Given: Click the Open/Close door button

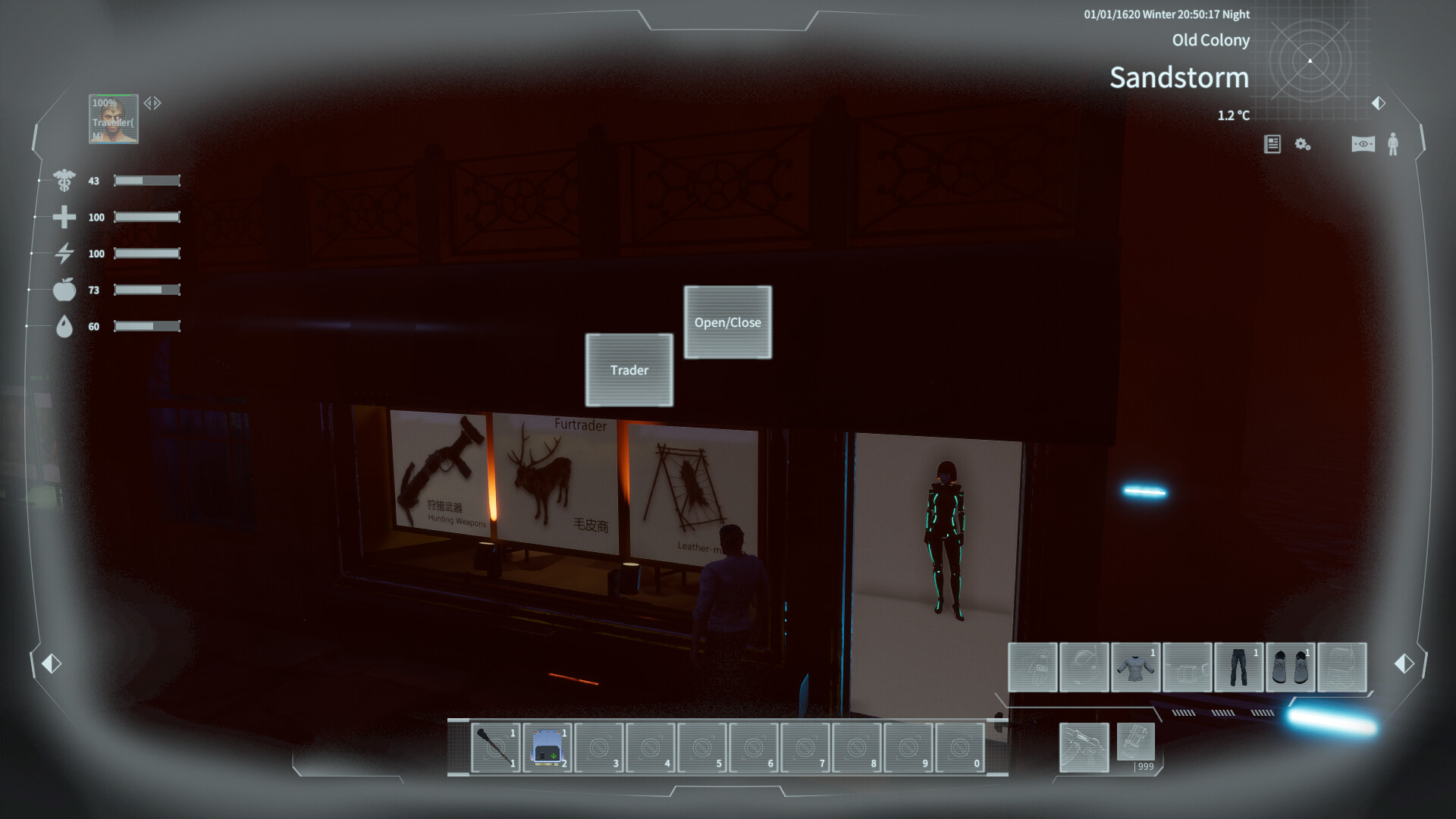Looking at the screenshot, I should (727, 322).
